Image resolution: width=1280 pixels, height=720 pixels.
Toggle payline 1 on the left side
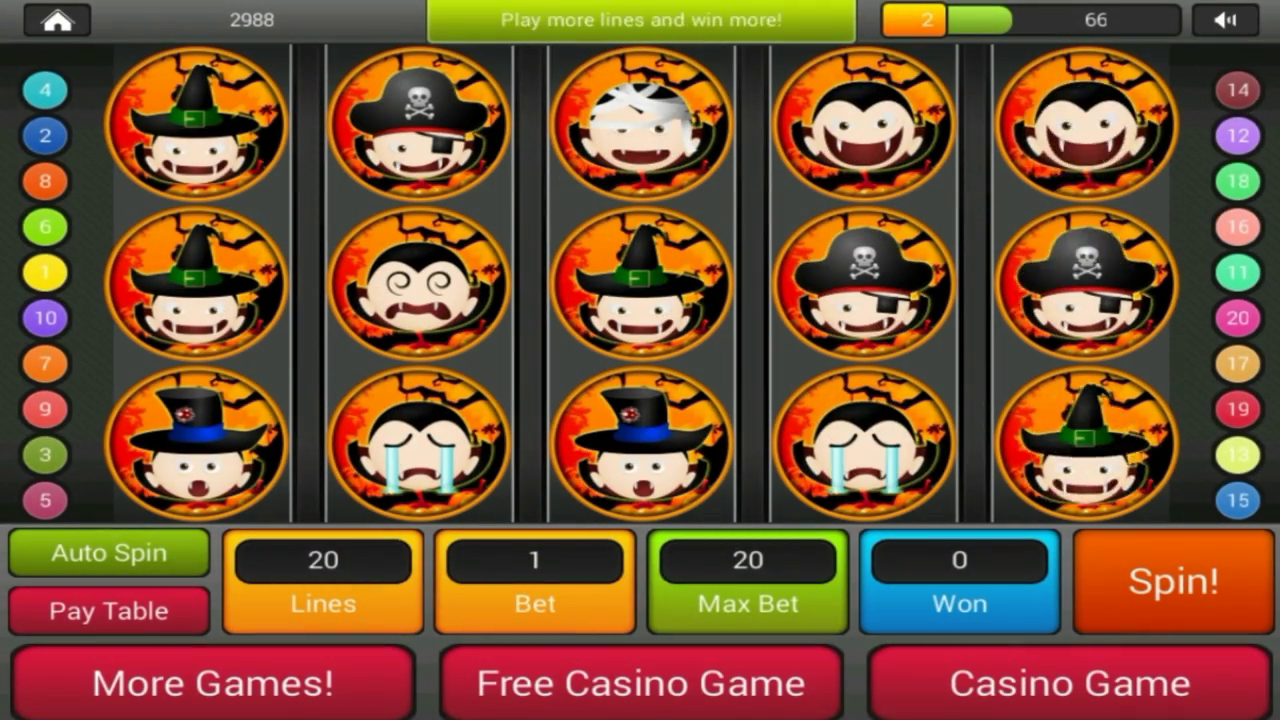(x=44, y=272)
